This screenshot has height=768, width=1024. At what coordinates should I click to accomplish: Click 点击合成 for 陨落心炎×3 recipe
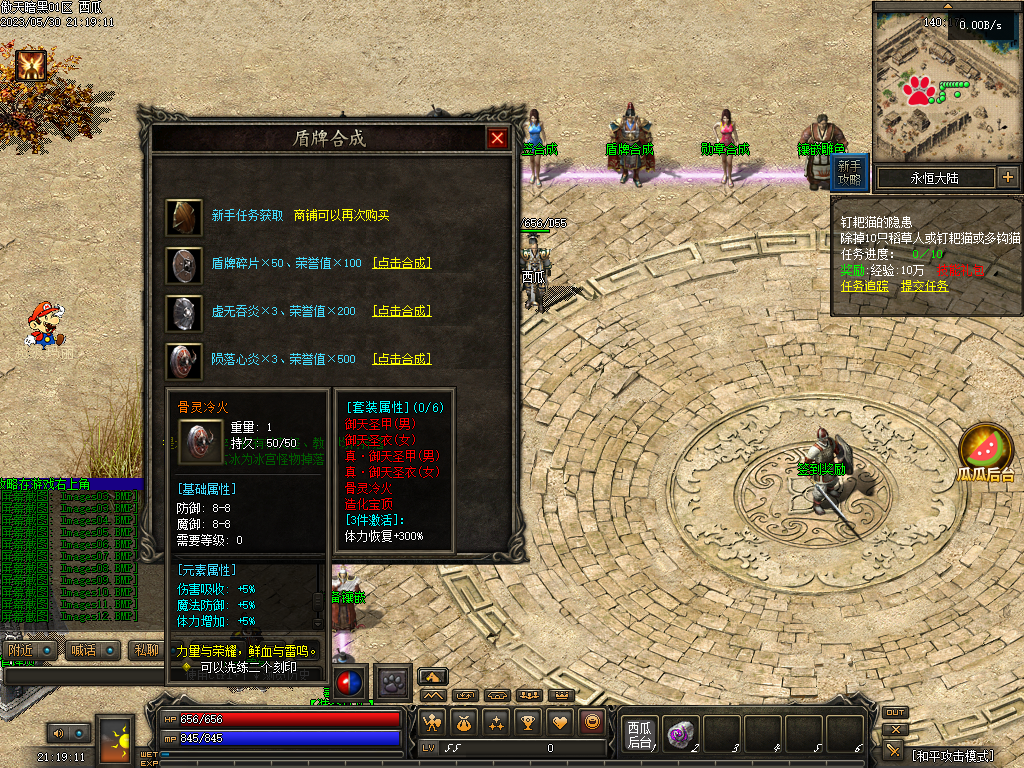pyautogui.click(x=402, y=359)
